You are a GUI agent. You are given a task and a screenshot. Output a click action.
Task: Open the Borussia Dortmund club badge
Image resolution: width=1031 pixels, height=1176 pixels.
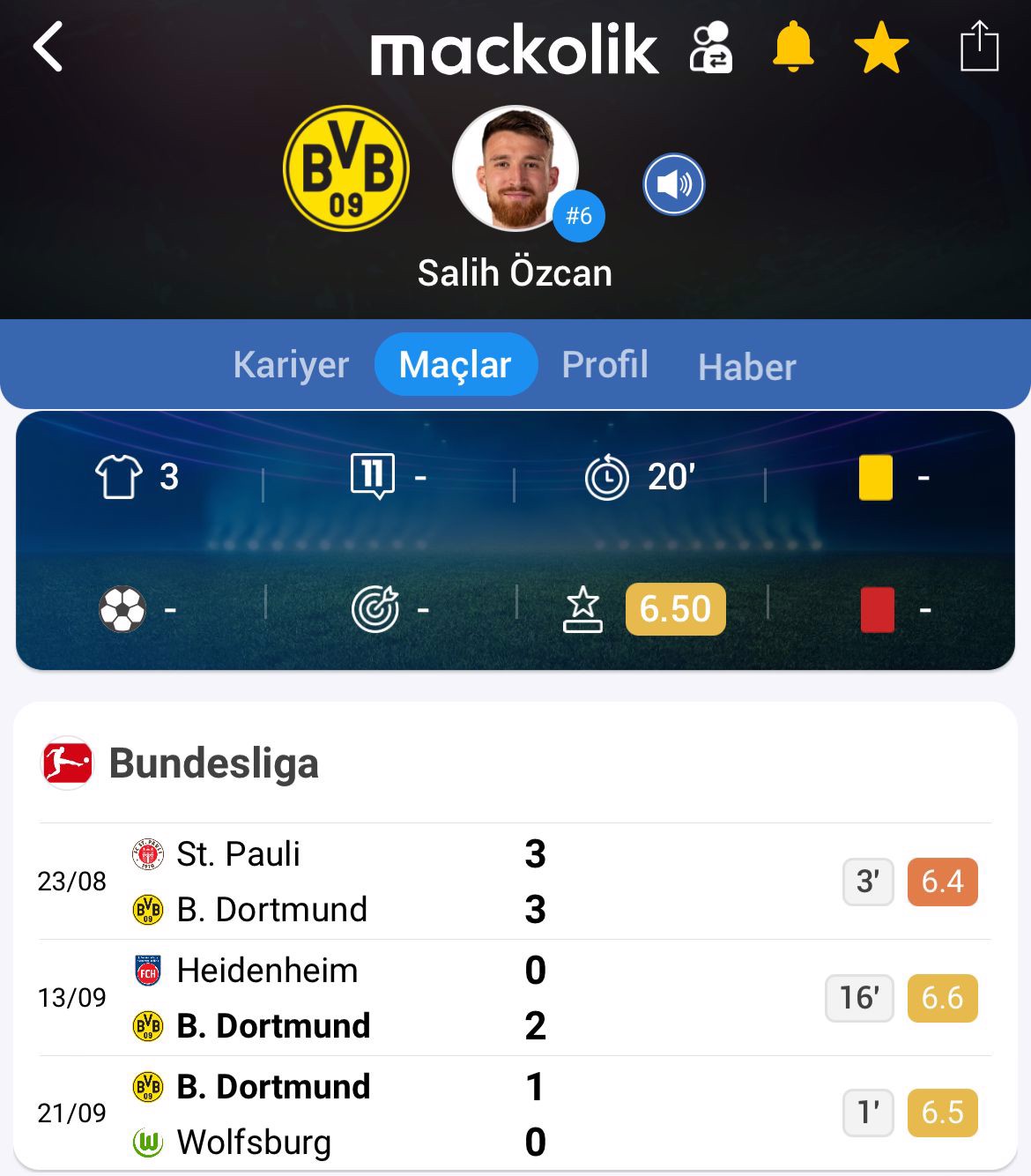click(x=346, y=168)
